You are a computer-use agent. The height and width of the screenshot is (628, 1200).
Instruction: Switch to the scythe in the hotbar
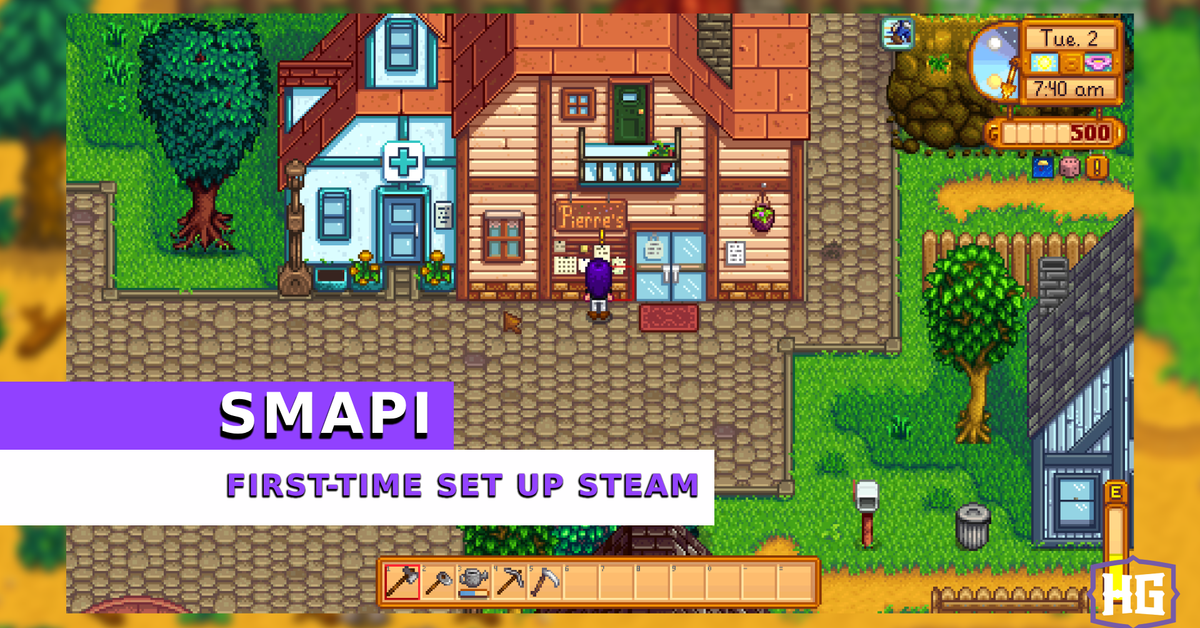[544, 582]
